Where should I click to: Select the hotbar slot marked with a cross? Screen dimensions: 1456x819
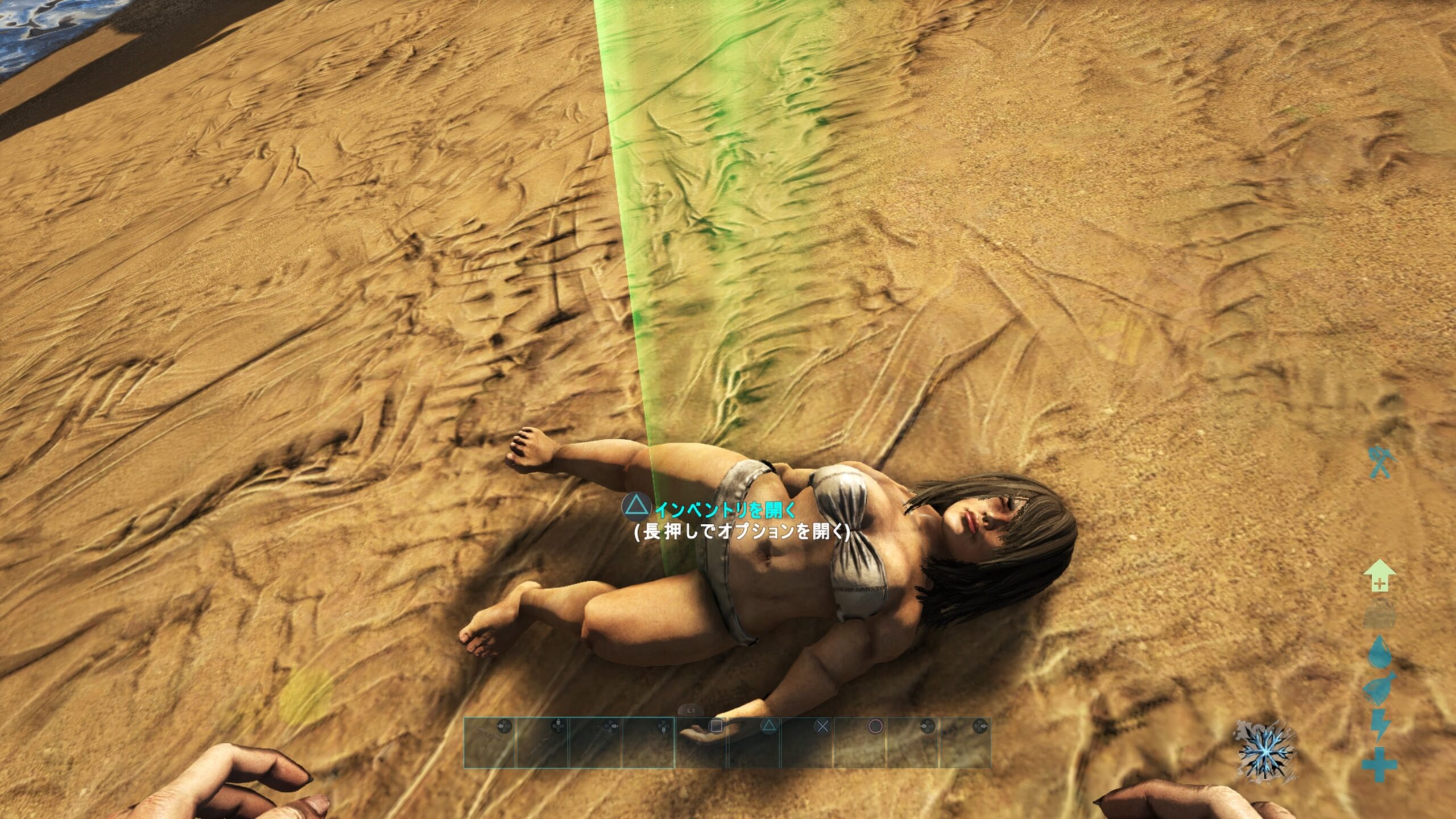[808, 742]
